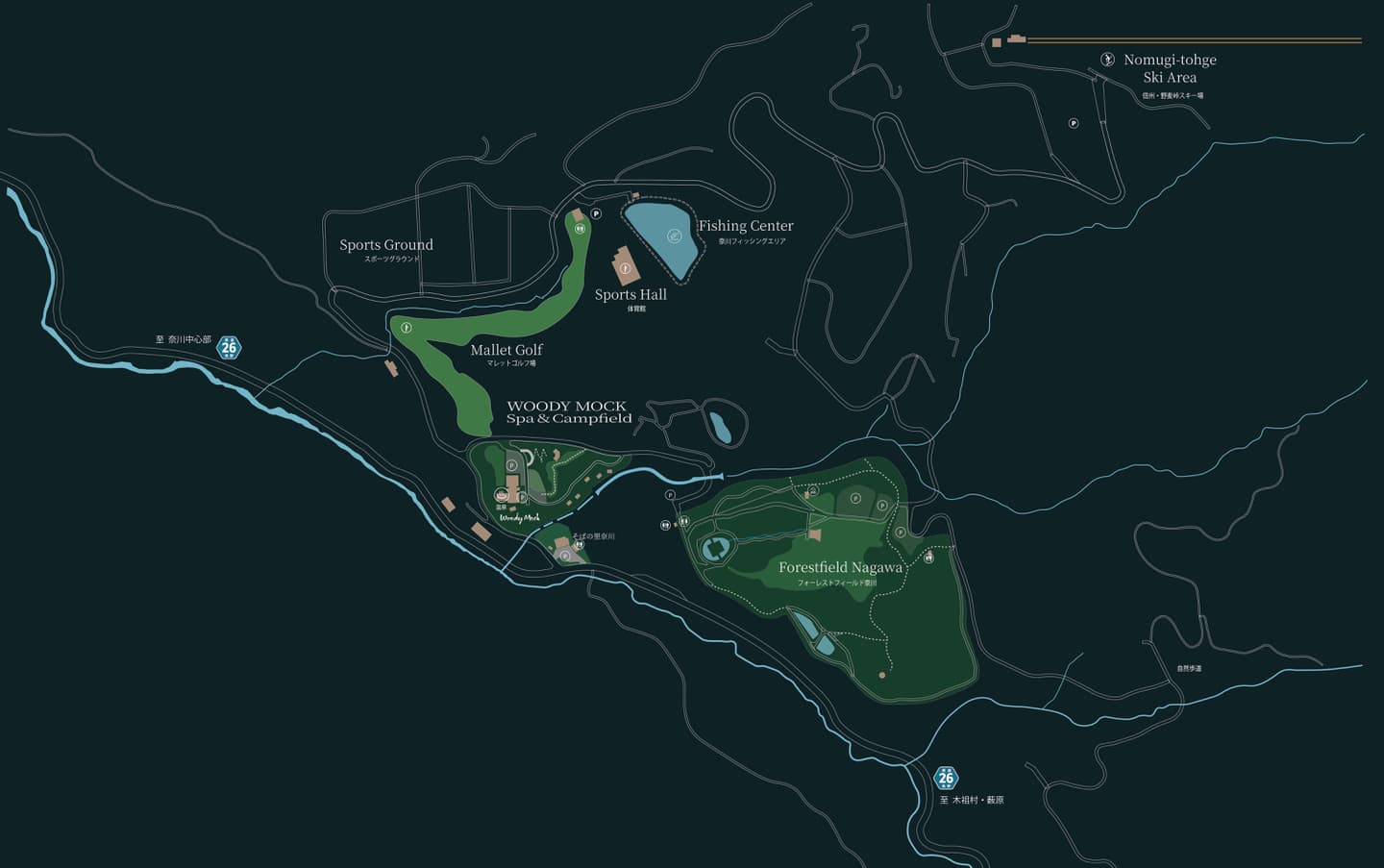Select the Sports Ground map label
The width and height of the screenshot is (1384, 868).
pyautogui.click(x=386, y=245)
